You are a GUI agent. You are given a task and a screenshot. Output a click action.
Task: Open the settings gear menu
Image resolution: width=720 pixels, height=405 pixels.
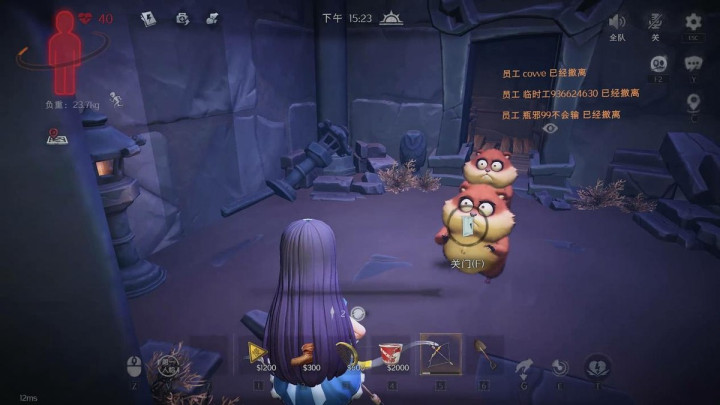pos(693,23)
